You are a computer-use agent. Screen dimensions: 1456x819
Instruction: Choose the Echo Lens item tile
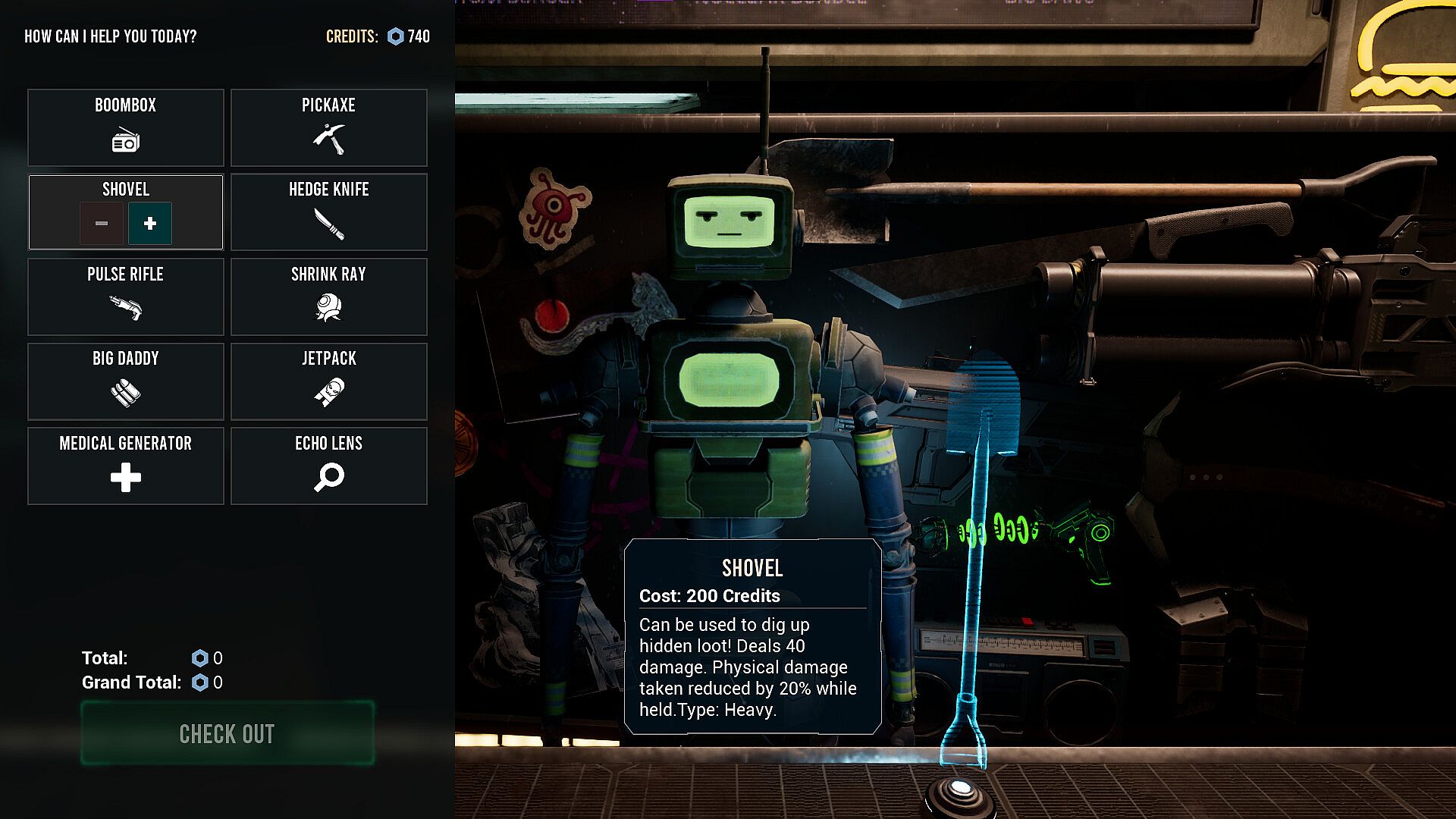(328, 466)
